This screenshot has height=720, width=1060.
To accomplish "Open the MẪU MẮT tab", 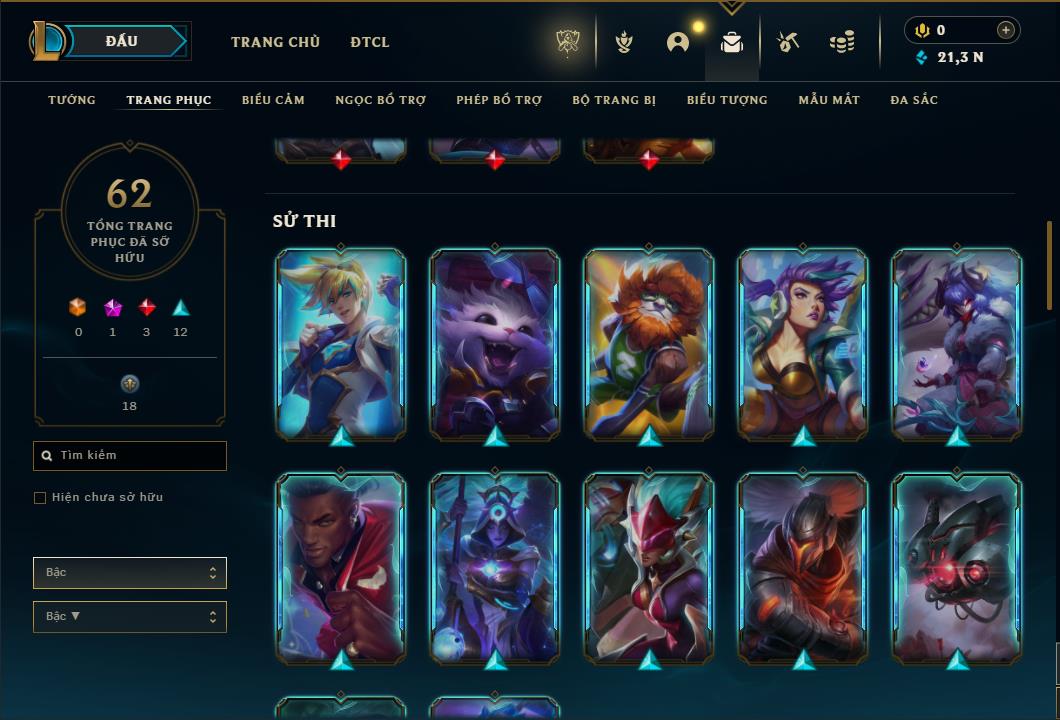I will click(829, 100).
